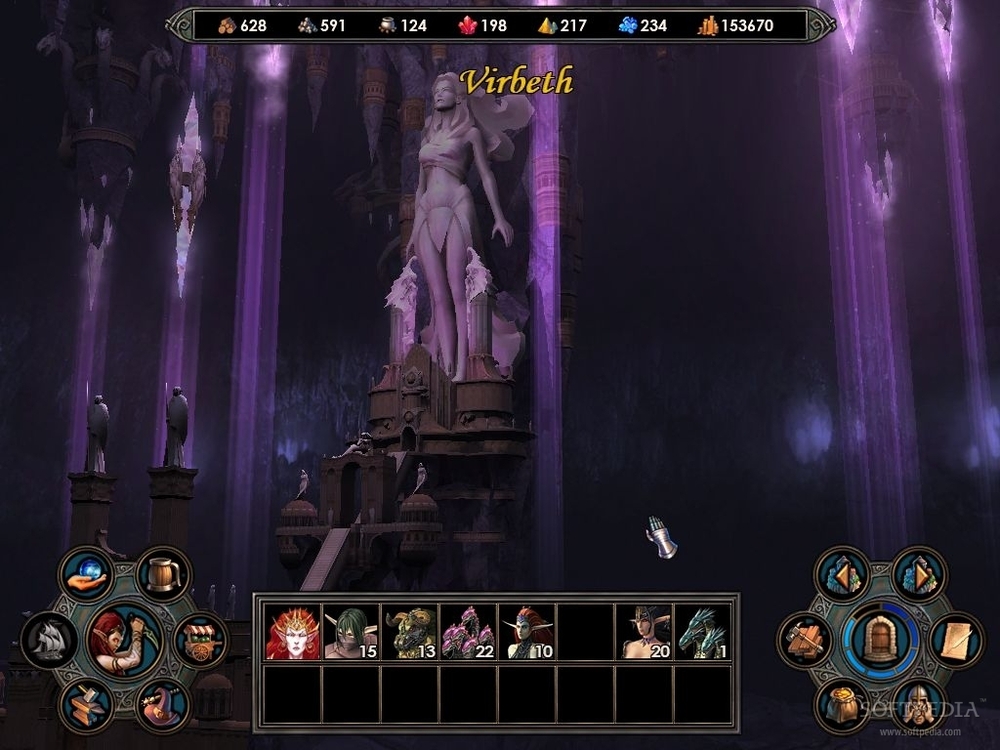Select the stack of 20 dark-haired witches

click(643, 632)
